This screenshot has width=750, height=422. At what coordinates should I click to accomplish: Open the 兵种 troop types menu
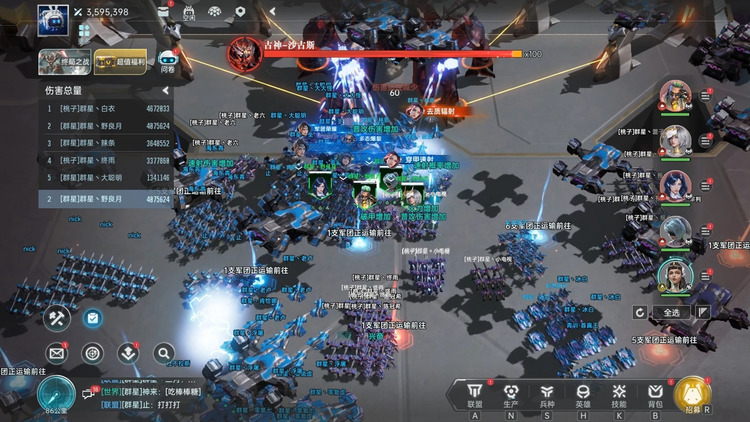547,393
